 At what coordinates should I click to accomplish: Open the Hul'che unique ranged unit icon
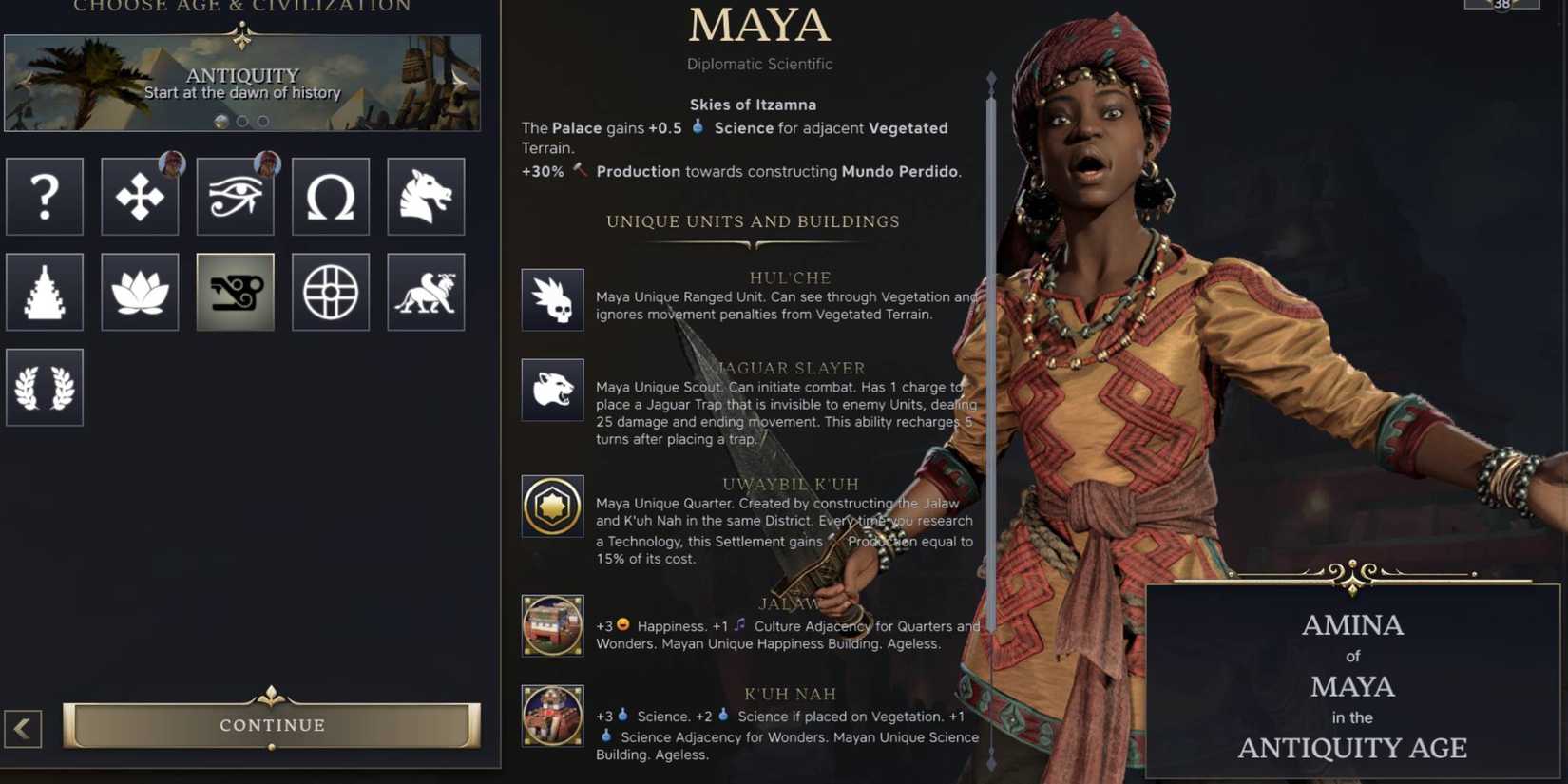(x=552, y=299)
